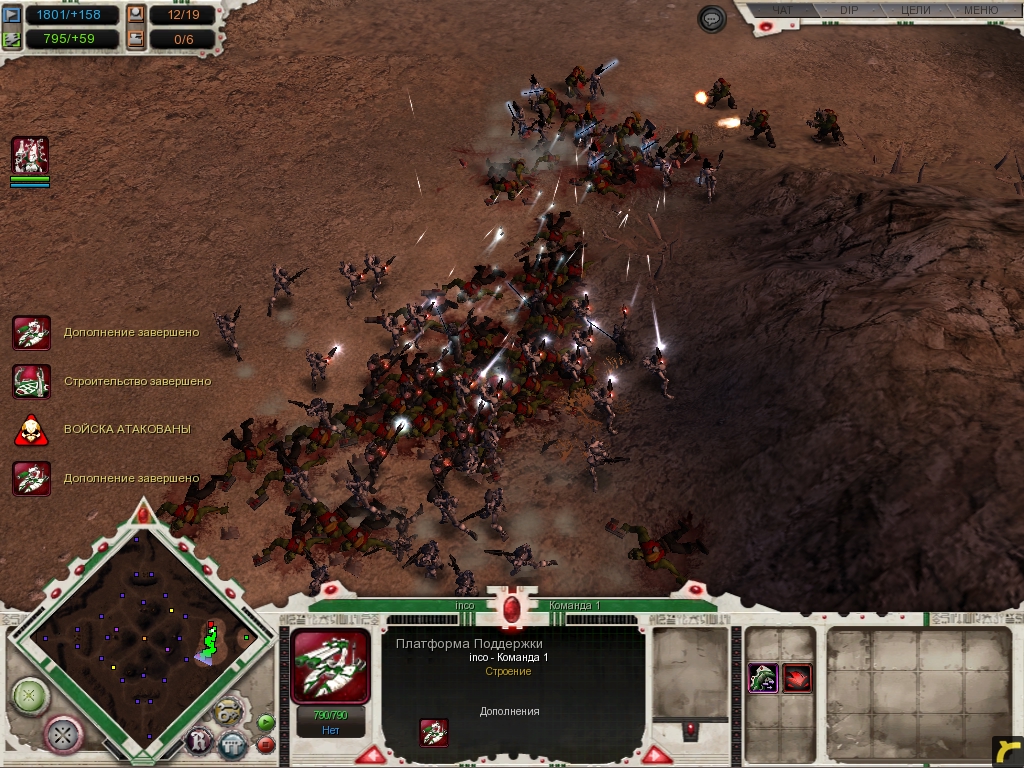The image size is (1024, 768).
Task: Click the Строительство завершено notification icon
Action: (31, 381)
